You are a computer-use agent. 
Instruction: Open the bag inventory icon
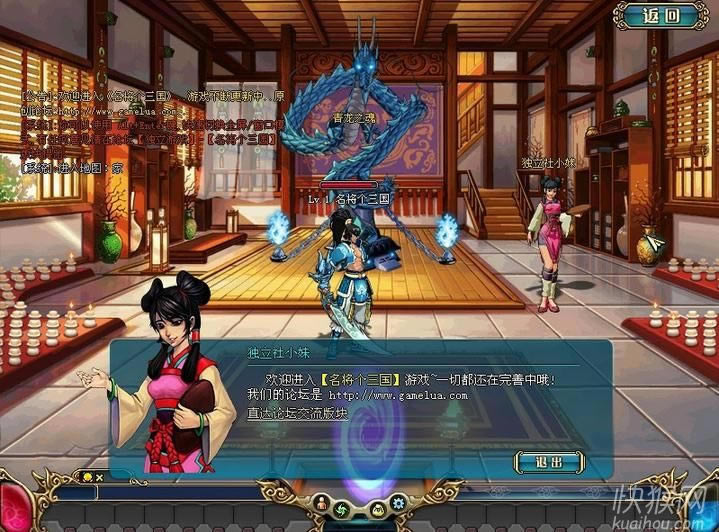[x=378, y=507]
